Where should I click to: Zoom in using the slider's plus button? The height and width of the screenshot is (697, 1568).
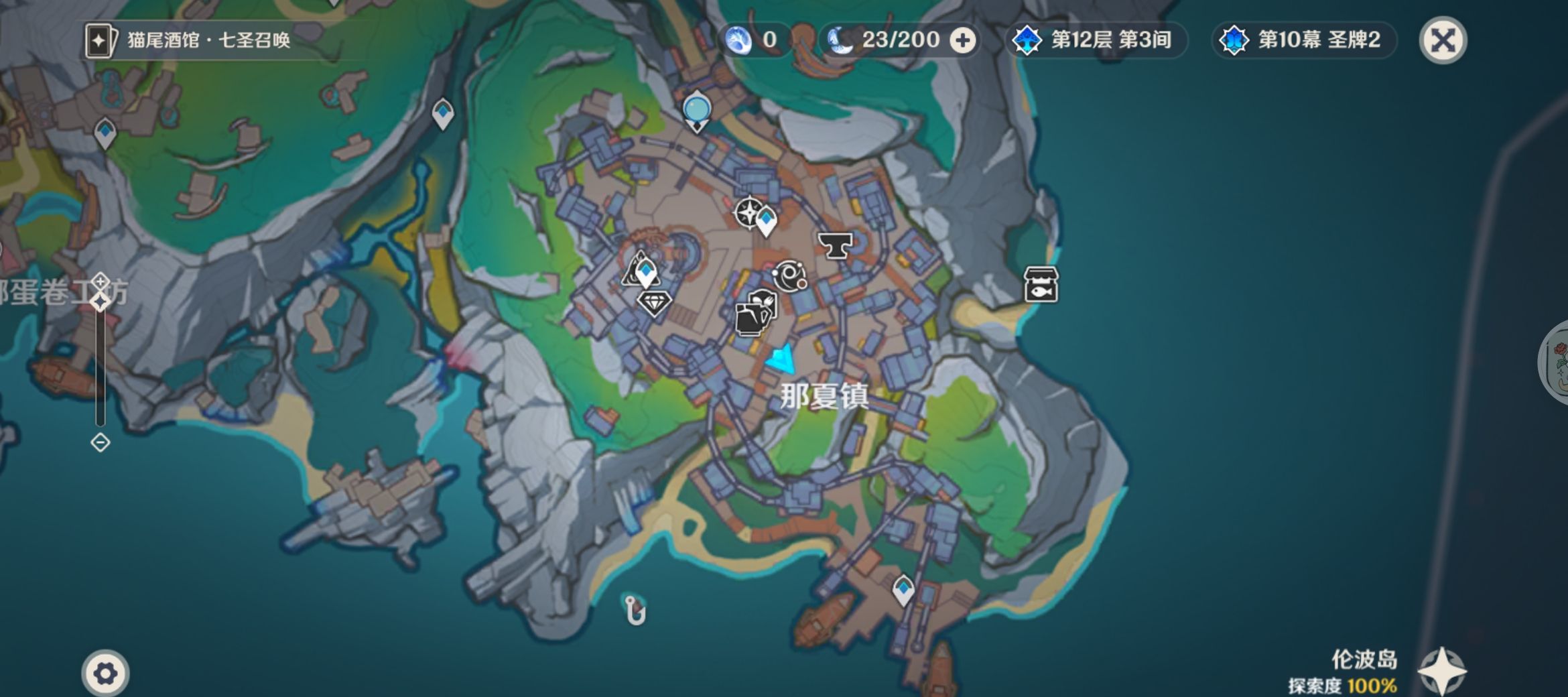tap(101, 280)
